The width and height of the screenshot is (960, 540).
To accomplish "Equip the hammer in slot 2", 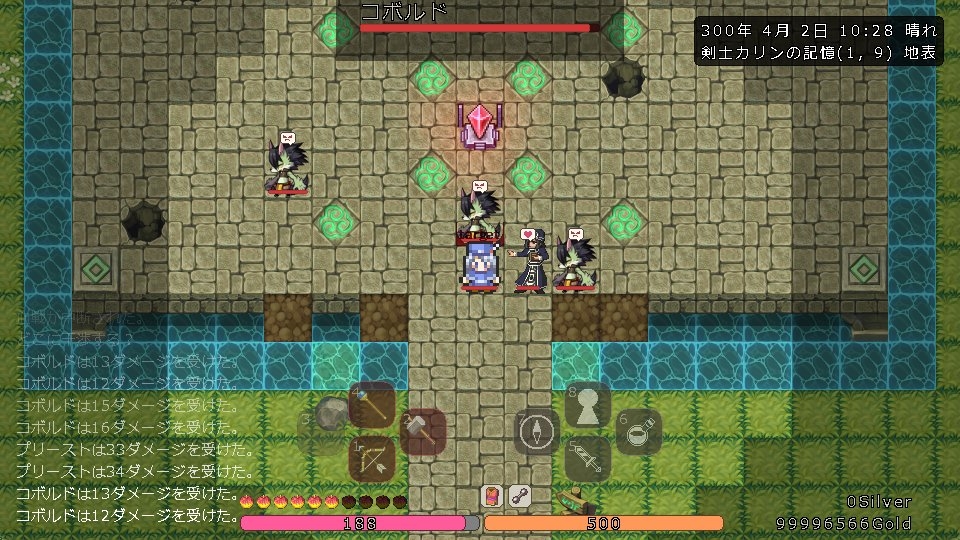I will [x=422, y=432].
